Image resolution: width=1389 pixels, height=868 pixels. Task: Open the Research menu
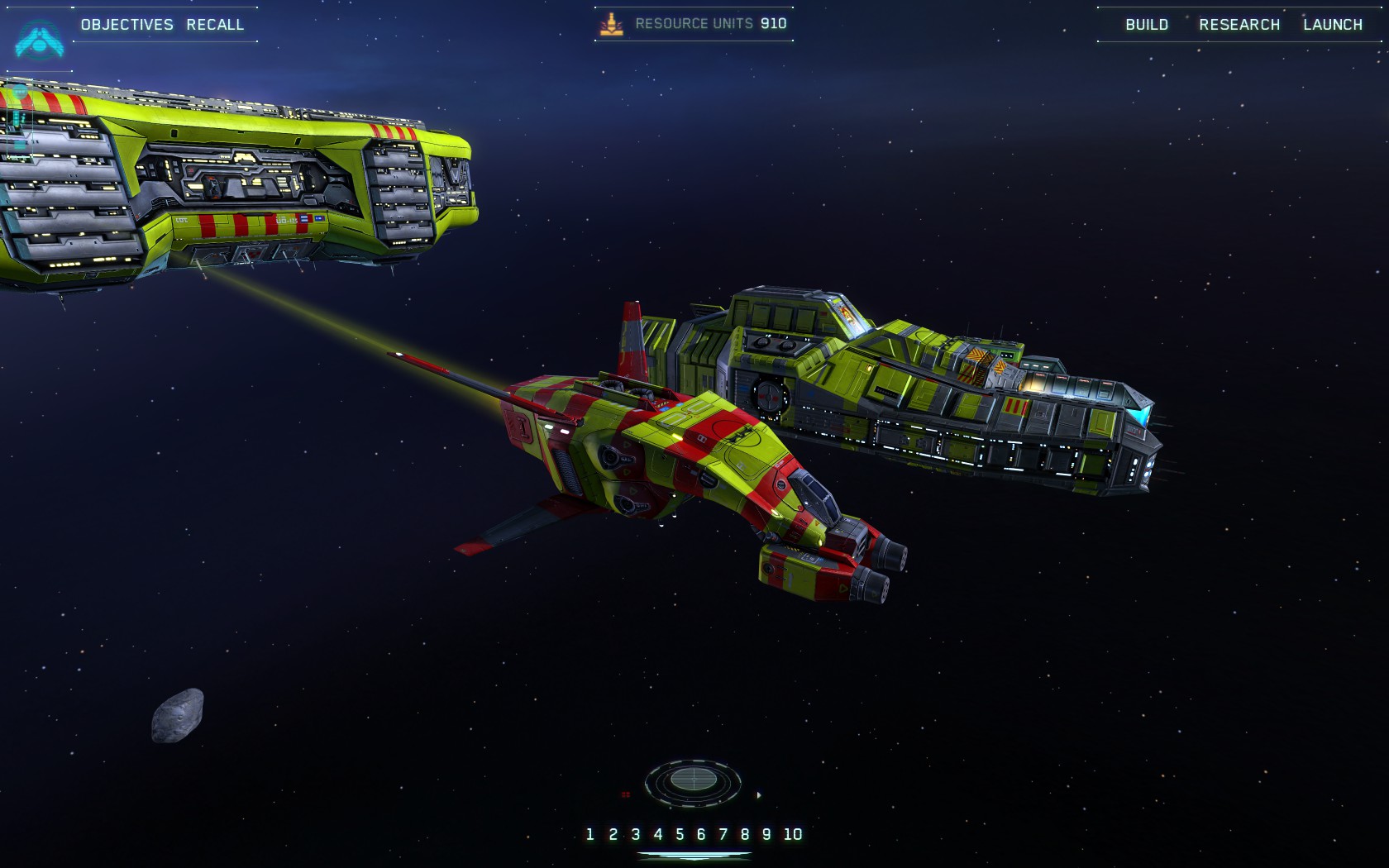(x=1239, y=25)
